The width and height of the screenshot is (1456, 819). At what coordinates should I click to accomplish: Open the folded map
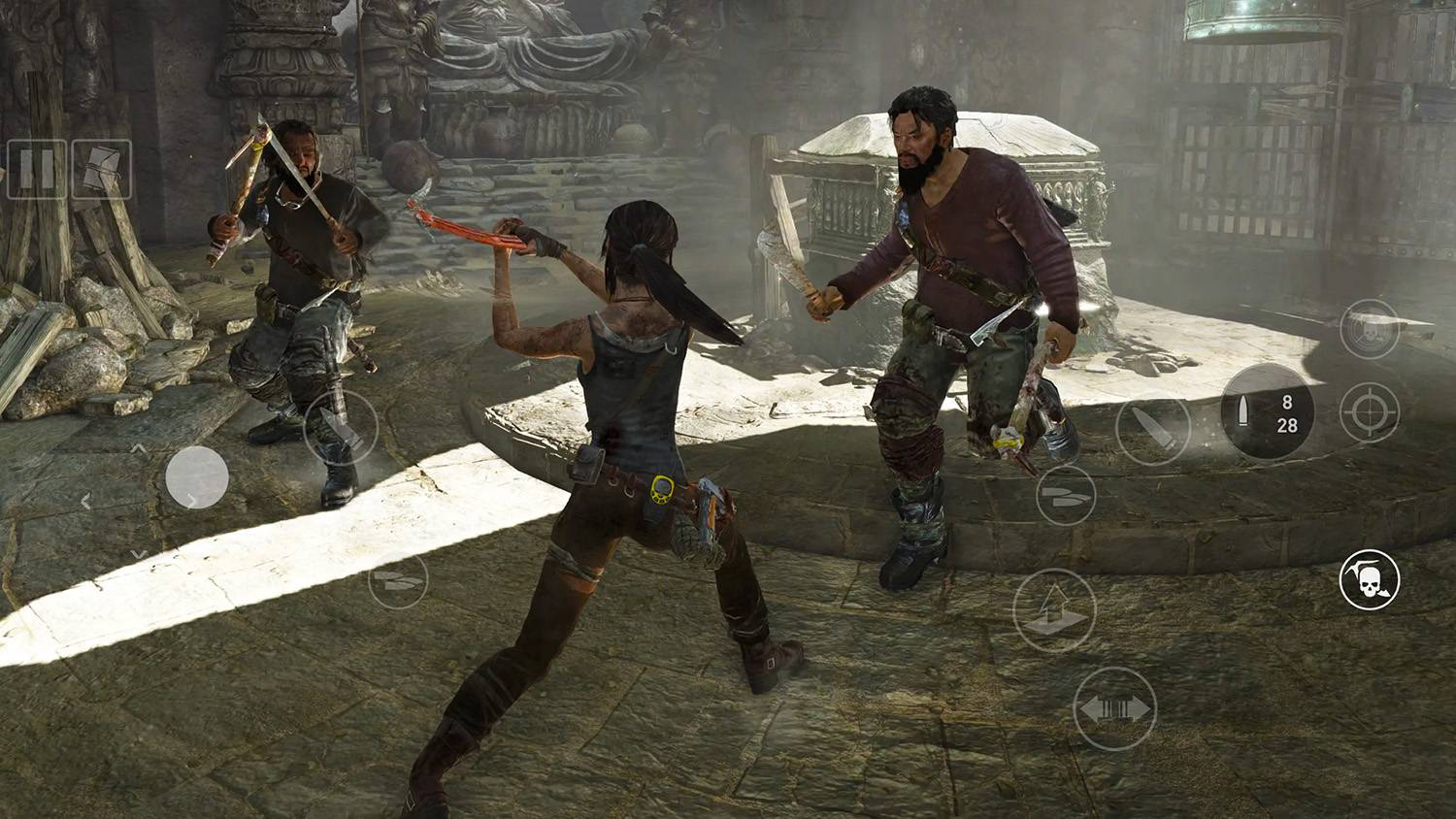[x=101, y=170]
